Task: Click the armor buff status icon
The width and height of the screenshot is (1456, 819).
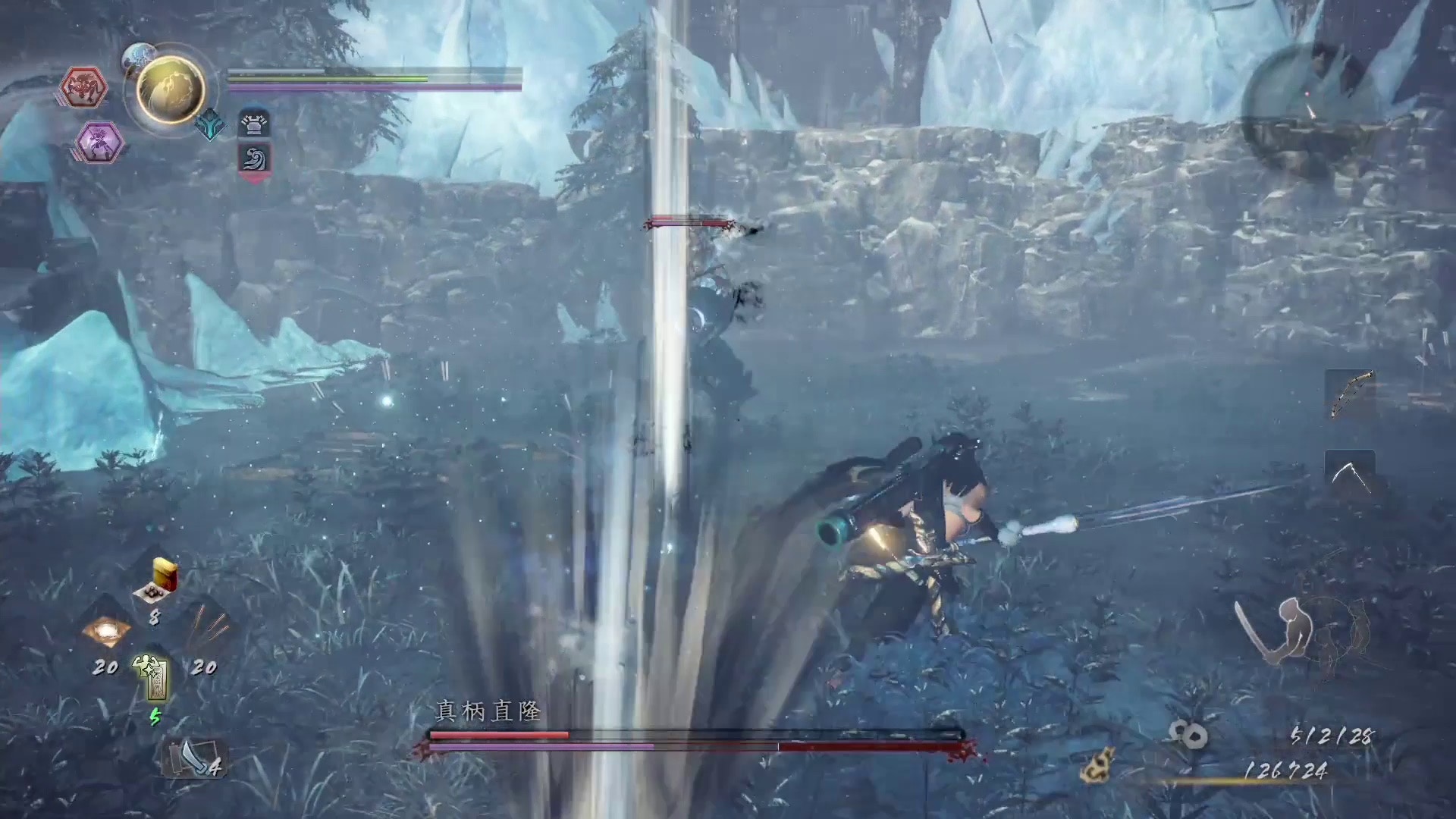Action: click(254, 123)
